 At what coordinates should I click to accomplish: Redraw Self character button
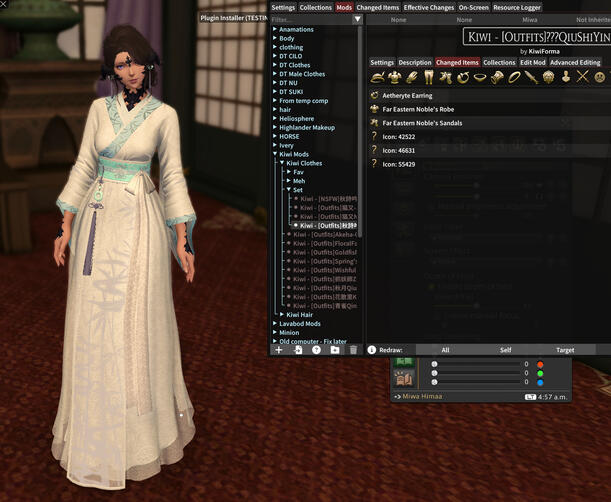(x=505, y=350)
